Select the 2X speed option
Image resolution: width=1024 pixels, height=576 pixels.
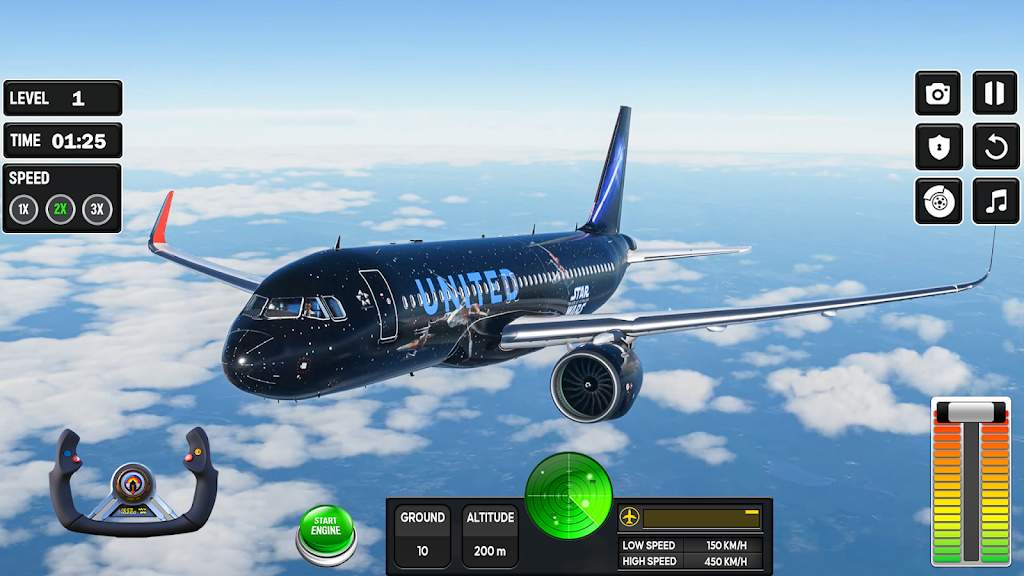(61, 210)
